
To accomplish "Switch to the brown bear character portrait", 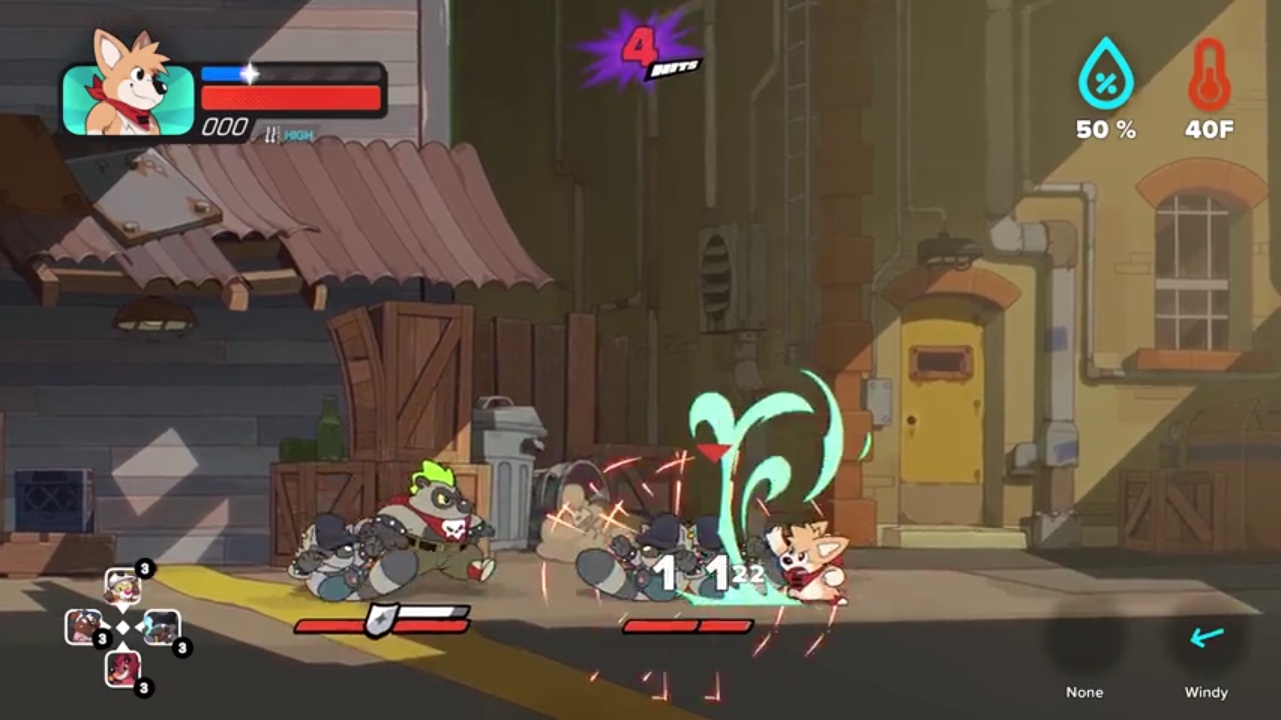I will coord(83,627).
